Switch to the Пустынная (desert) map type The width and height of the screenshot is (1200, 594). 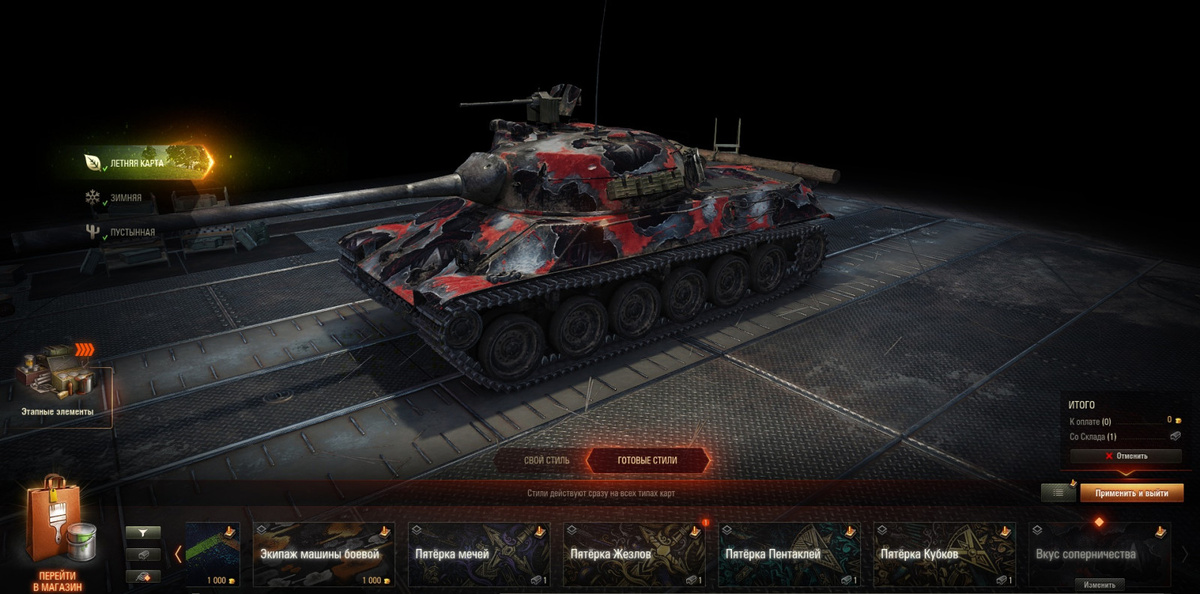click(132, 232)
